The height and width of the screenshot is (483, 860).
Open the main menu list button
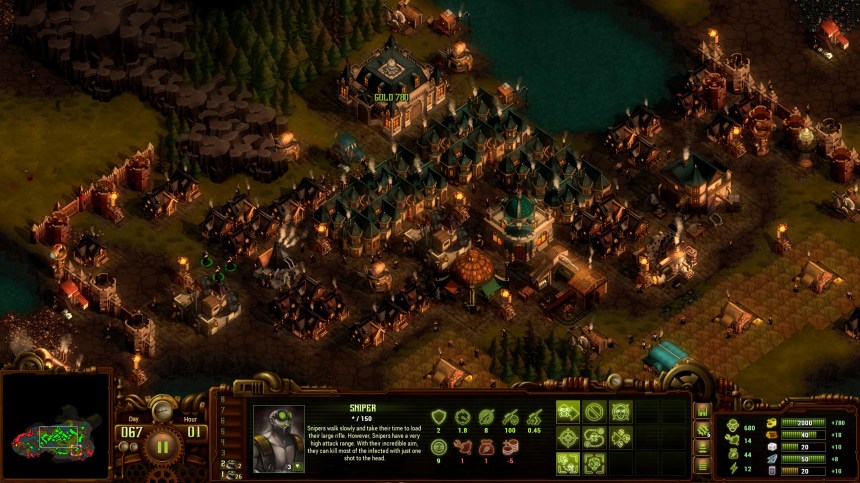[x=701, y=465]
